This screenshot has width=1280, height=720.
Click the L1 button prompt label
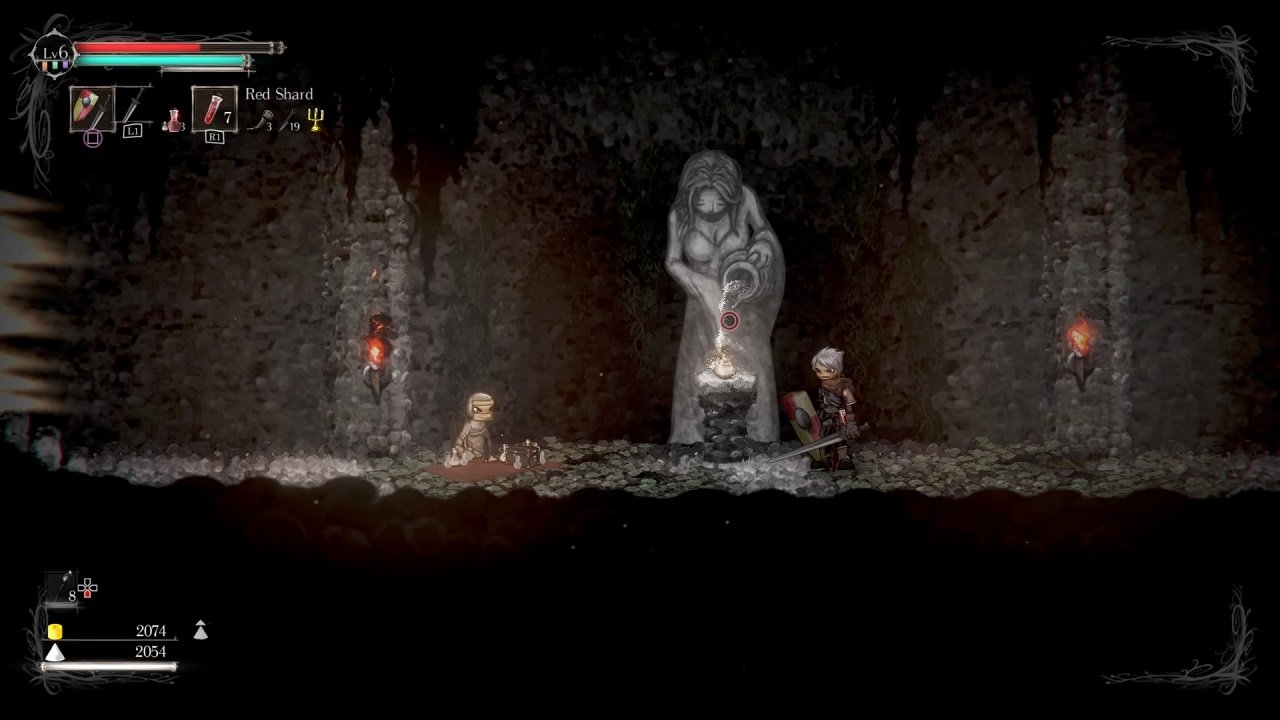click(134, 131)
